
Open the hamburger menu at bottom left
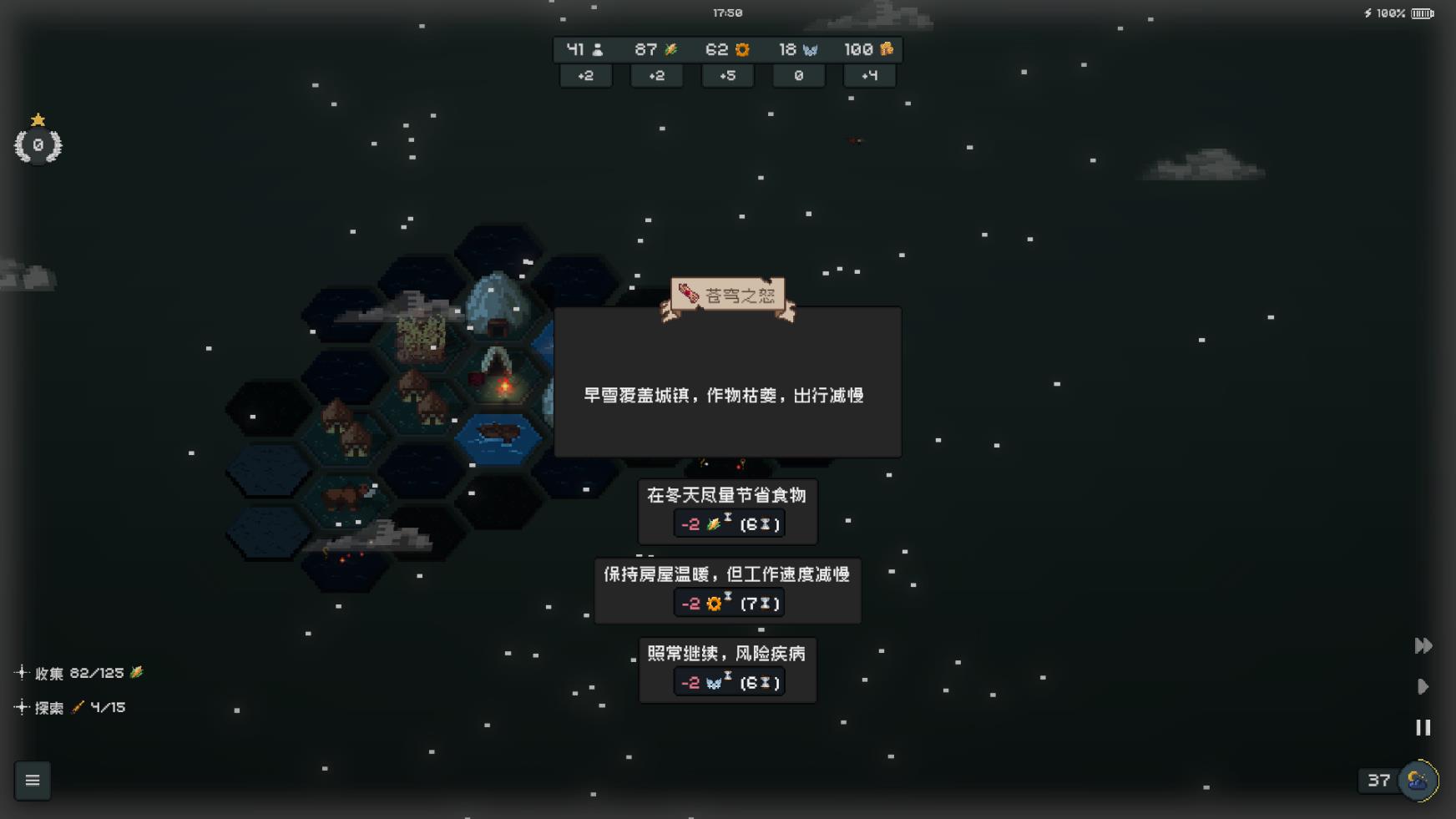coord(33,780)
